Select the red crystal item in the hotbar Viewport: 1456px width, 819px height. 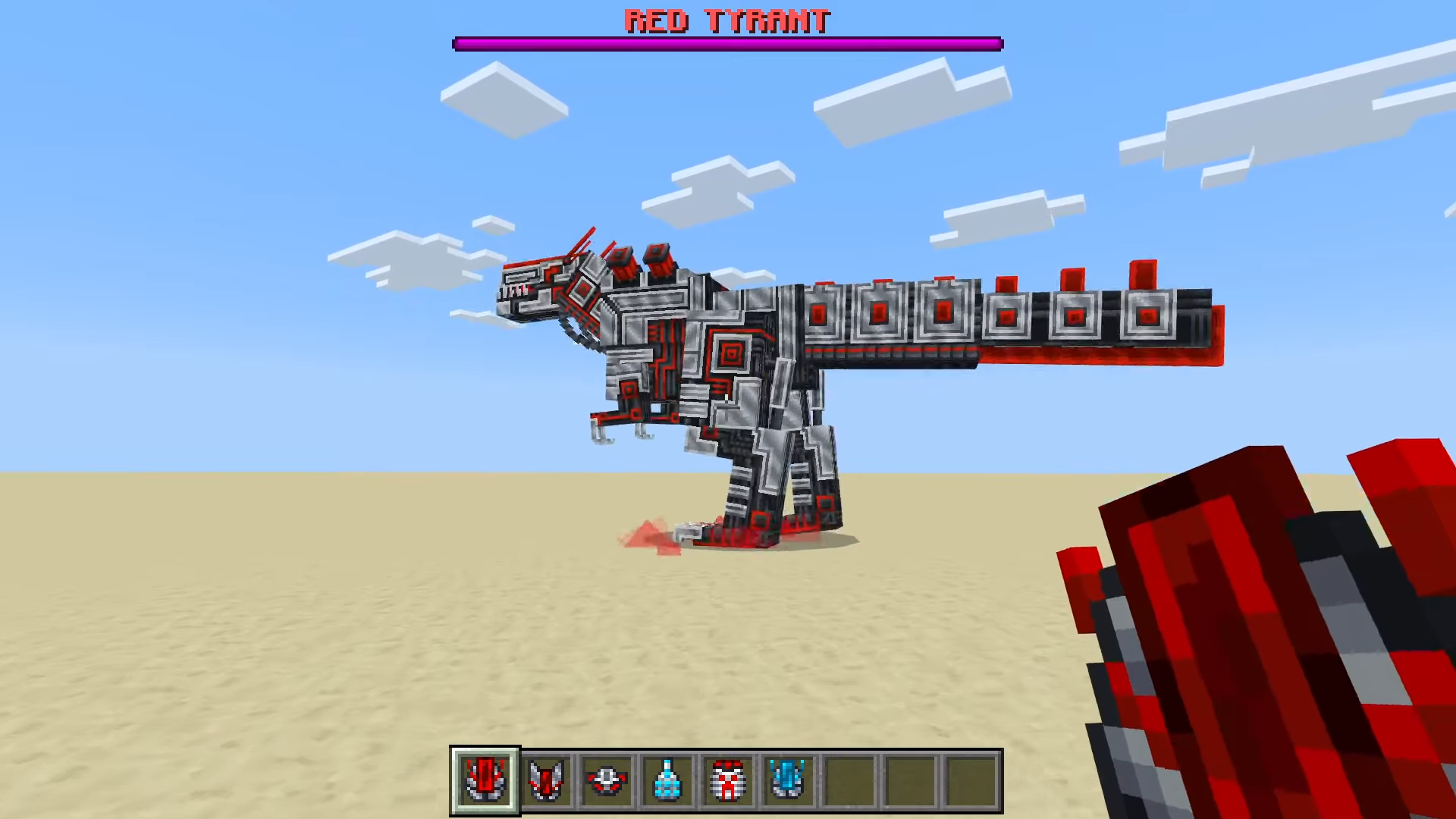click(x=485, y=780)
